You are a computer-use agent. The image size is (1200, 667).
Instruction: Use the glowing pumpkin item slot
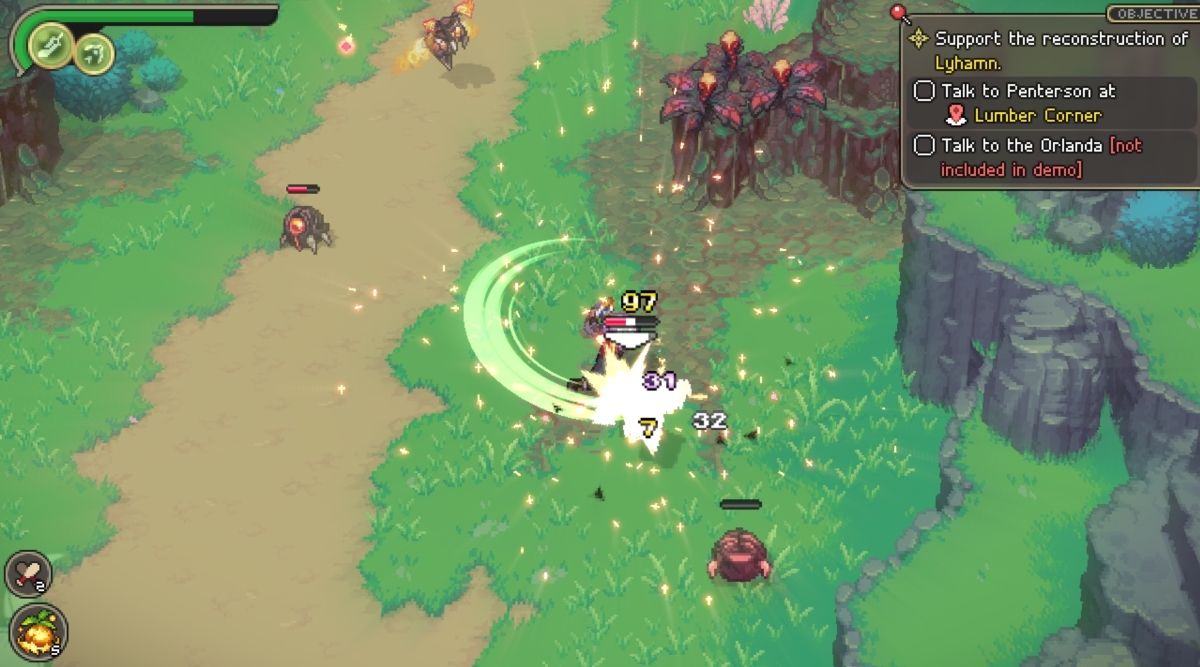coord(38,630)
